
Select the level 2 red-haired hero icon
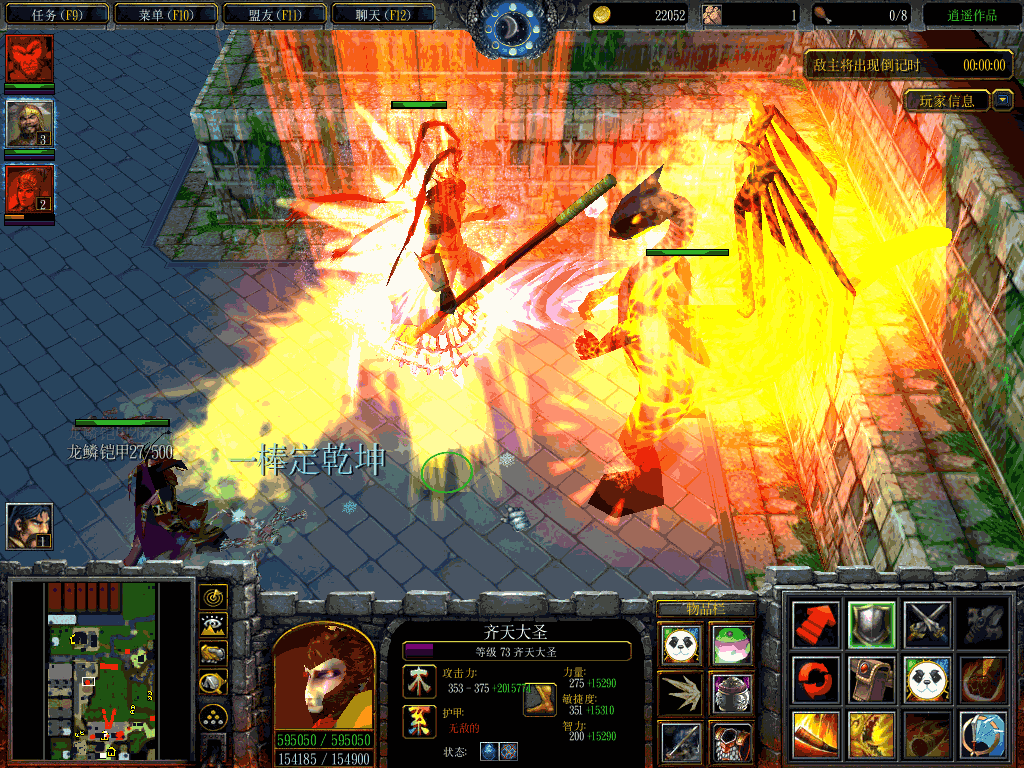point(29,188)
